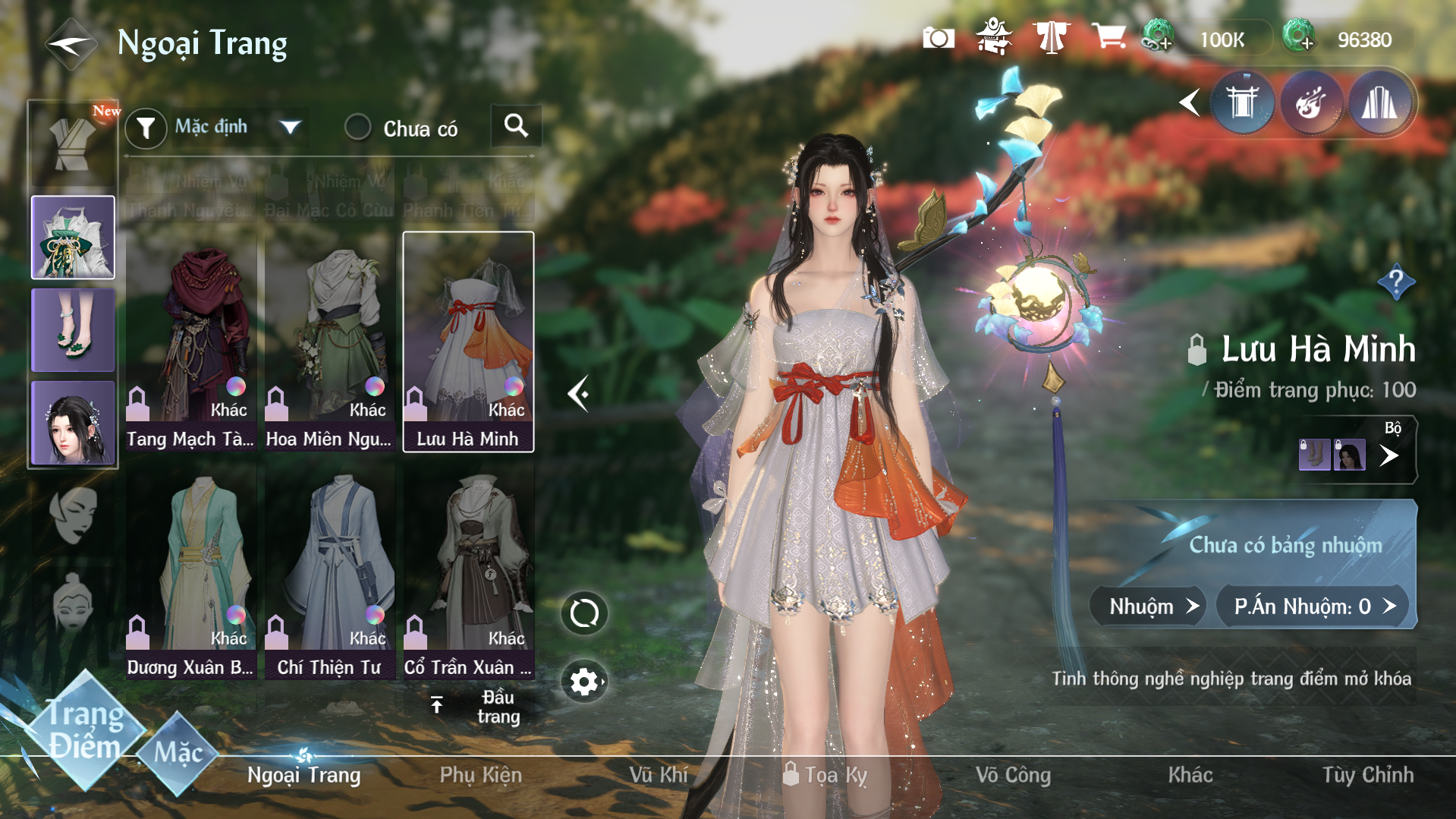1456x819 pixels.
Task: Switch to the Phụ Kiện tab
Action: point(480,775)
